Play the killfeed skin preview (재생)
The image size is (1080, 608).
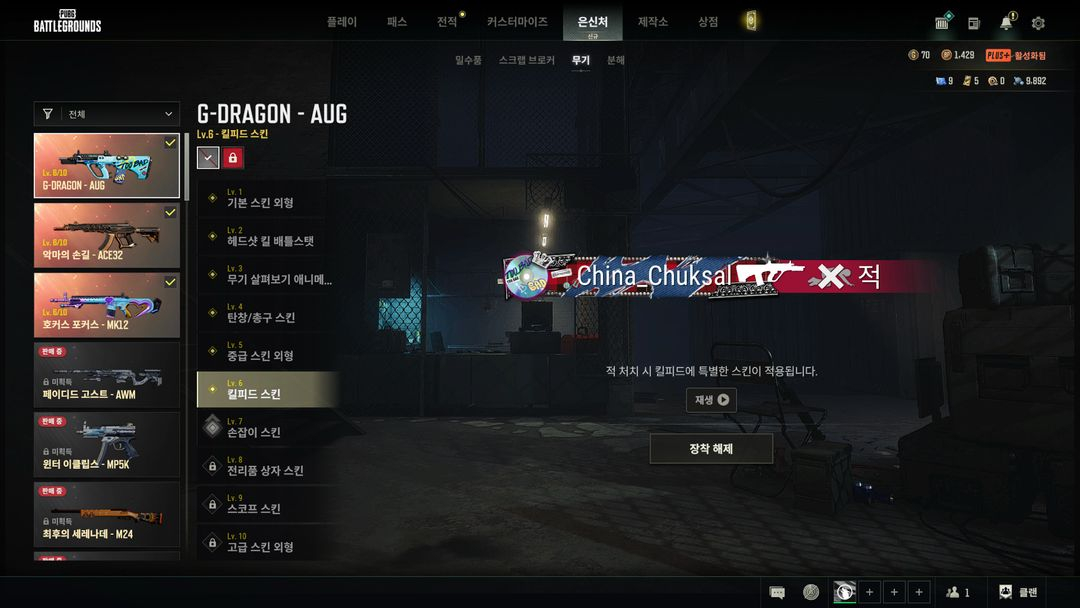tap(711, 400)
